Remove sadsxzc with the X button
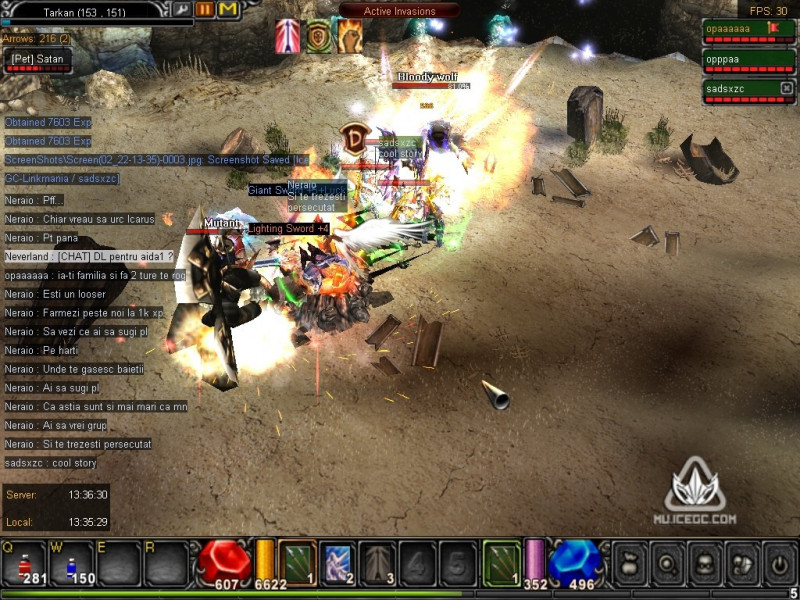 coord(786,89)
